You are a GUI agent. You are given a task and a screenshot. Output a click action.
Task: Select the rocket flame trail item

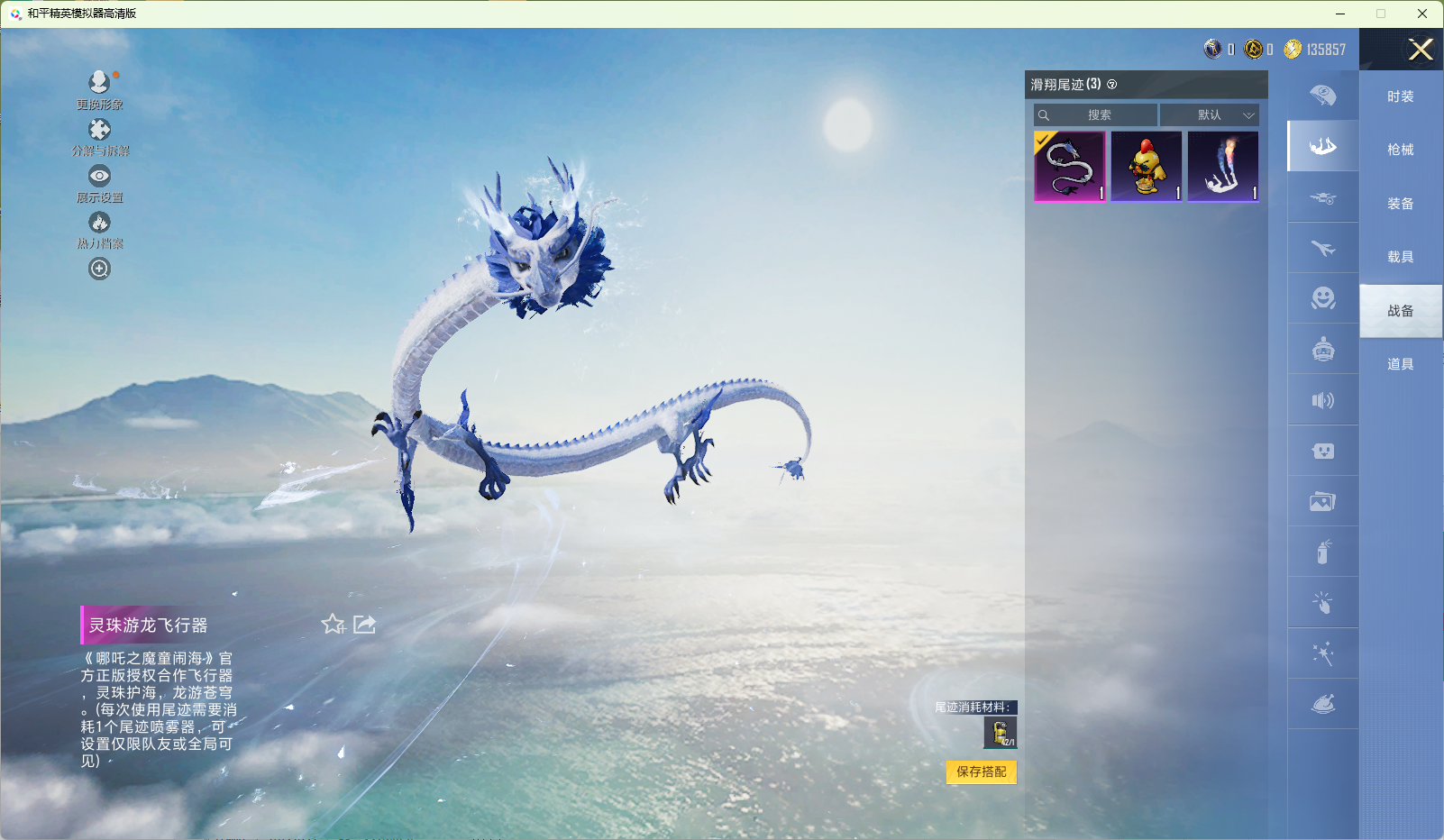point(1222,167)
